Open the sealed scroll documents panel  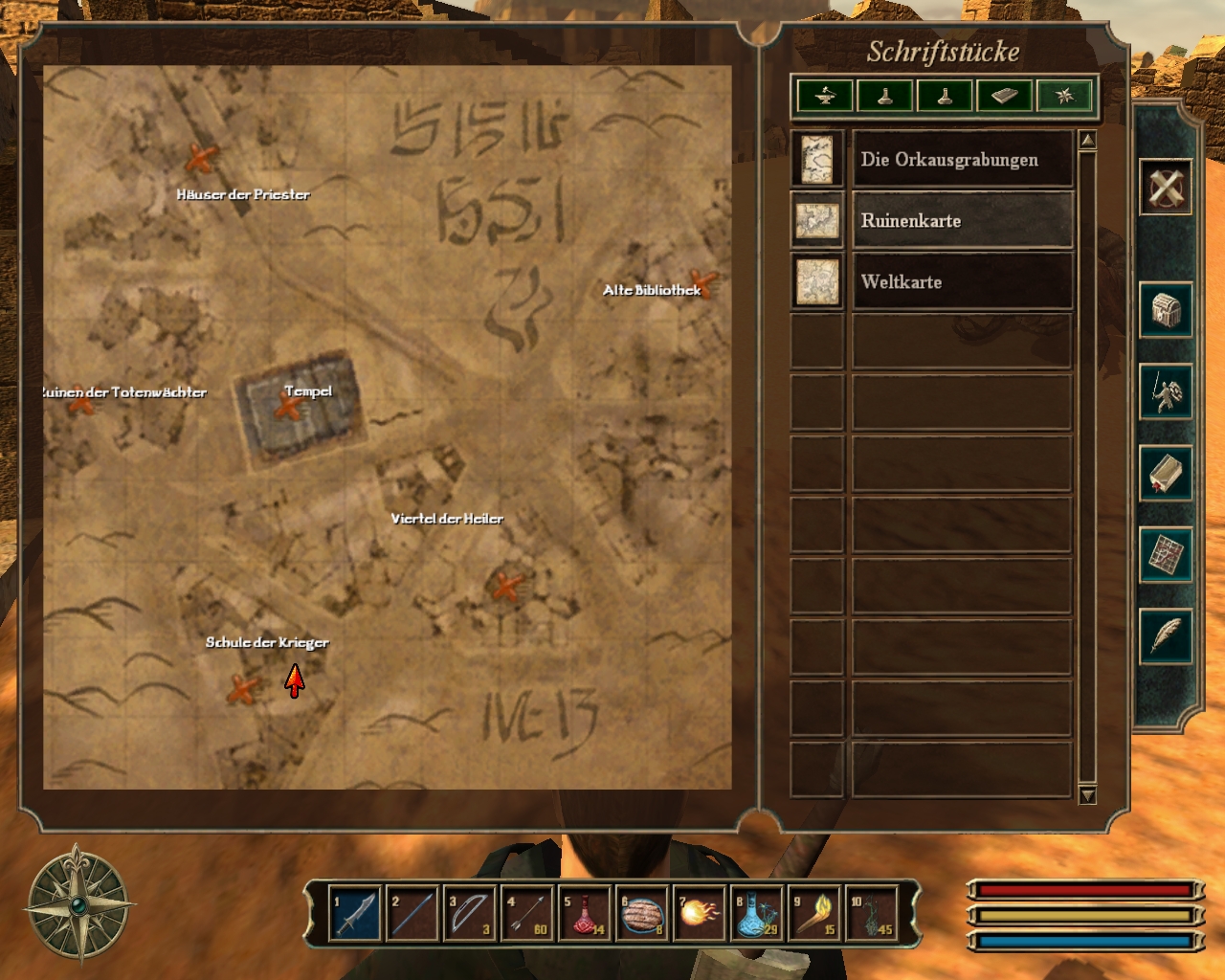(x=1166, y=473)
